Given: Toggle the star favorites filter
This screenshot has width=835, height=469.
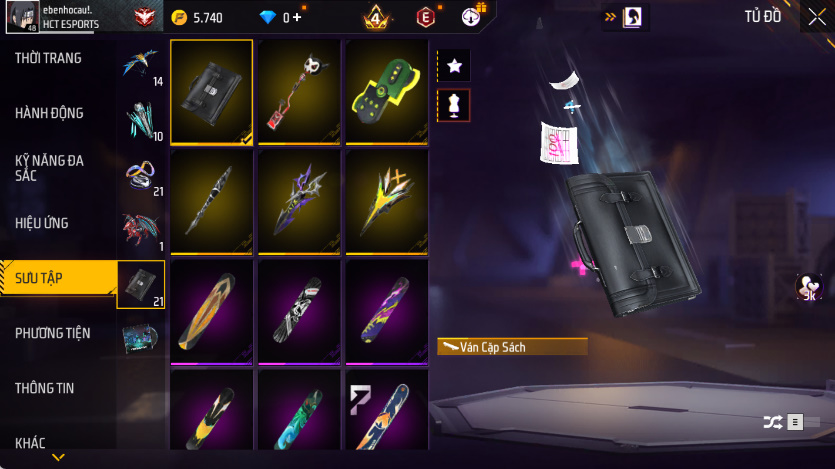Looking at the screenshot, I should coord(454,66).
